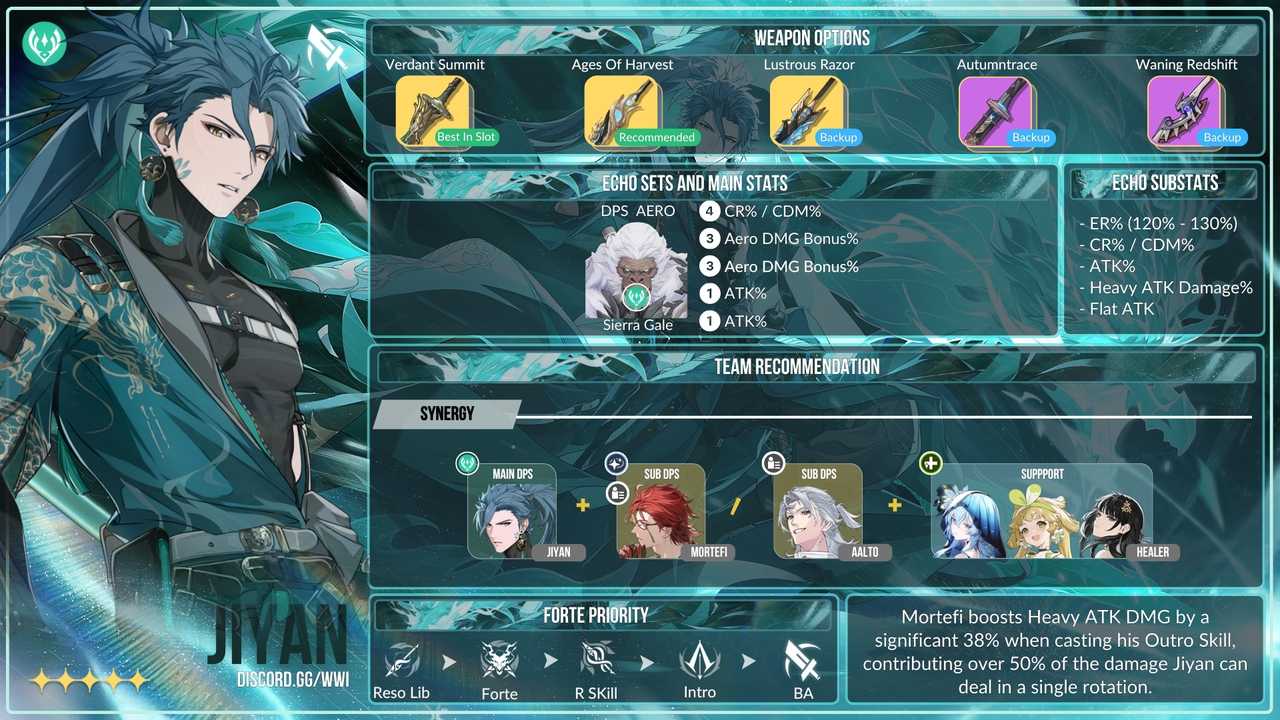Click the green Aero element badge

(44, 44)
